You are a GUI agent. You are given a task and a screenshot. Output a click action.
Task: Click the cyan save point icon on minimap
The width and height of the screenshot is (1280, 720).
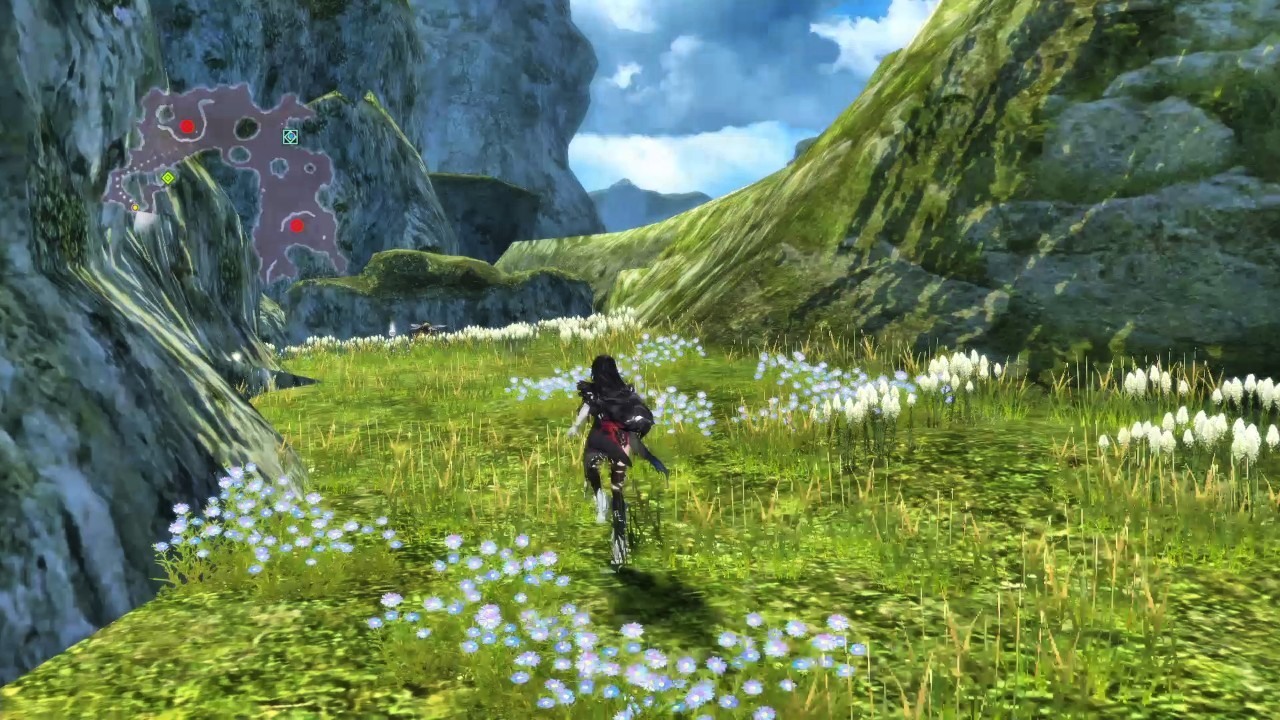pos(290,137)
